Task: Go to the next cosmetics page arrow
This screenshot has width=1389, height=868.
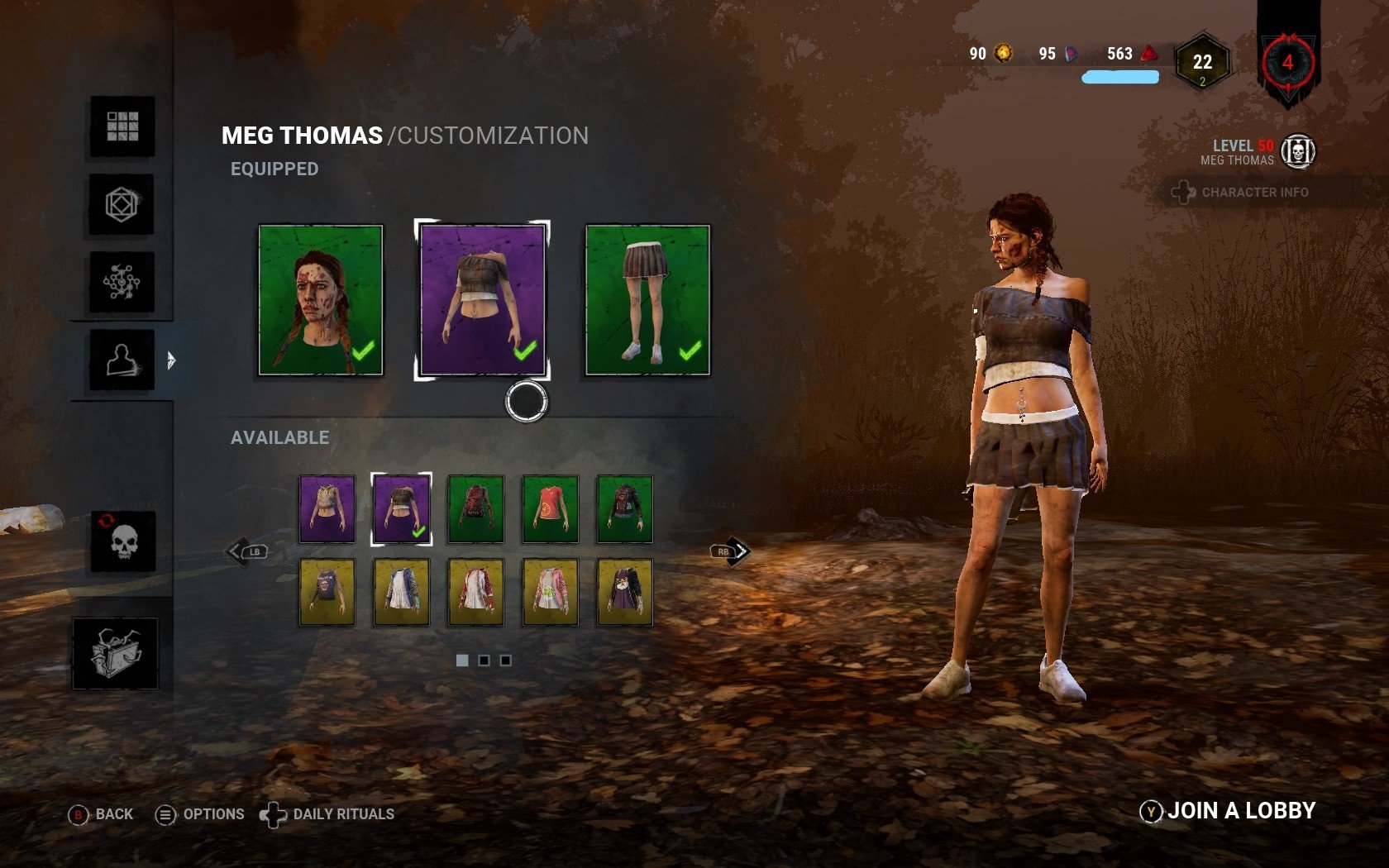Action: pyautogui.click(x=731, y=551)
